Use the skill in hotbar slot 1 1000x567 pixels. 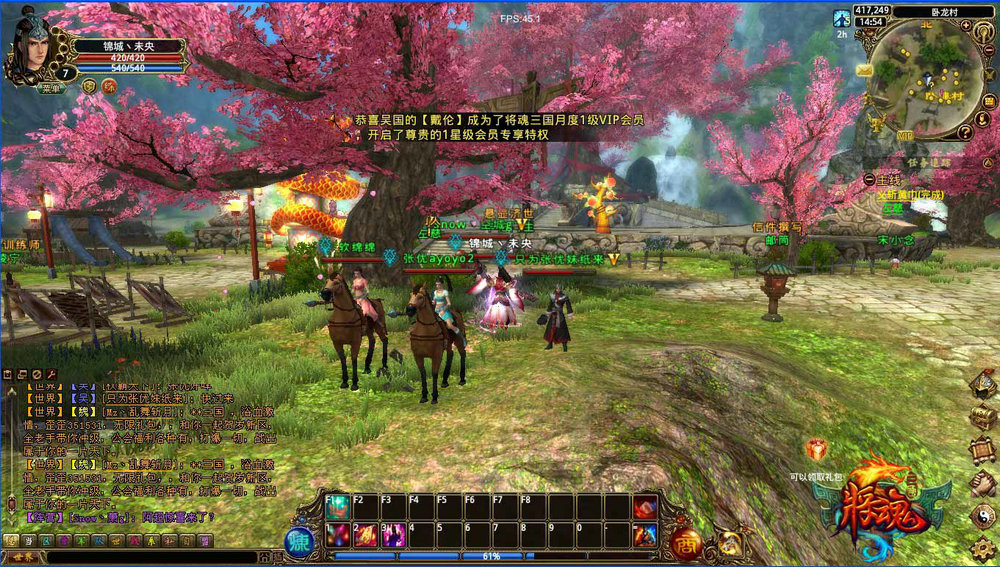pyautogui.click(x=337, y=534)
